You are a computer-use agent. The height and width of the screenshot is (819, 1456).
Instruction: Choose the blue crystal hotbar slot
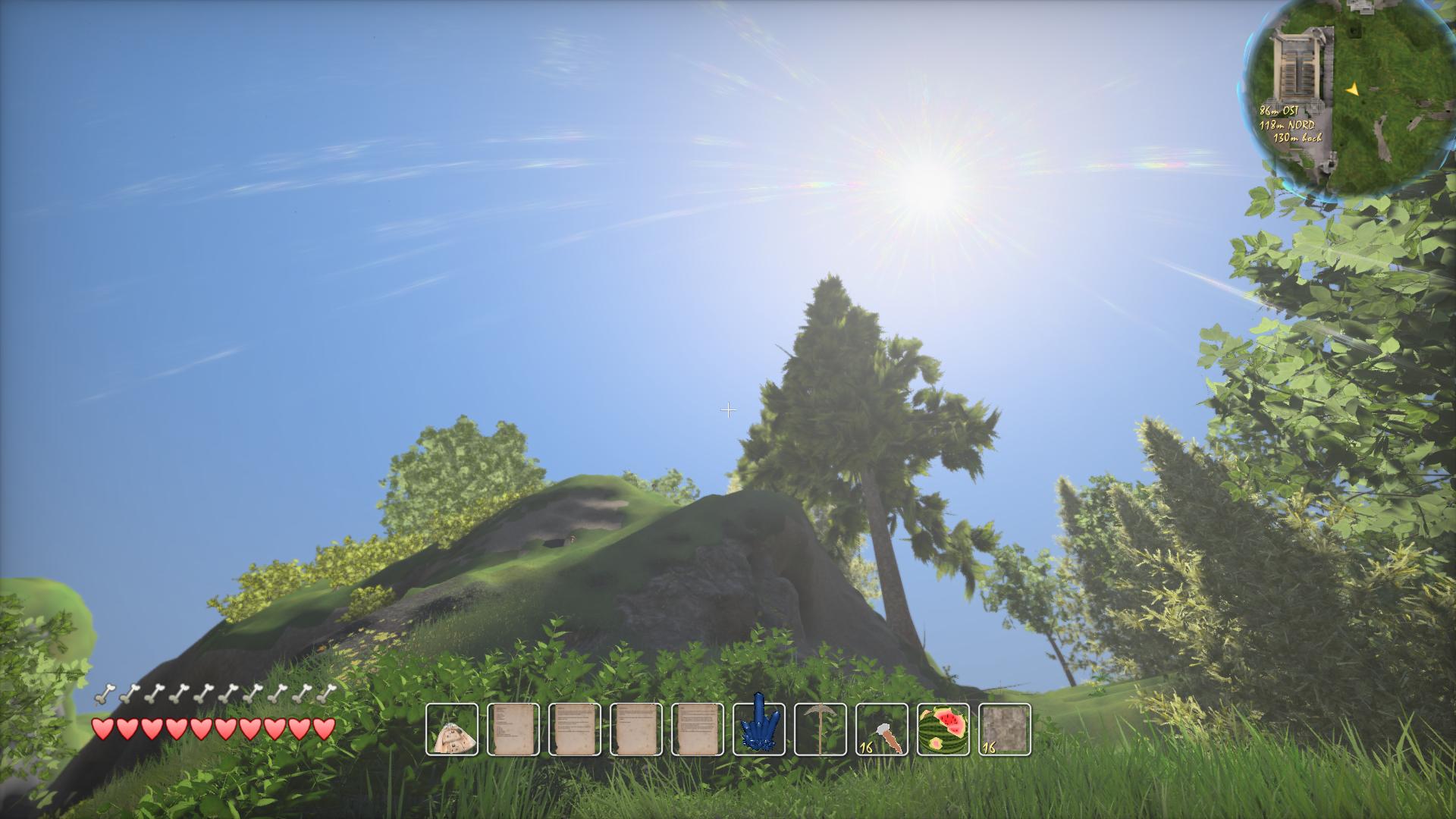tap(759, 730)
